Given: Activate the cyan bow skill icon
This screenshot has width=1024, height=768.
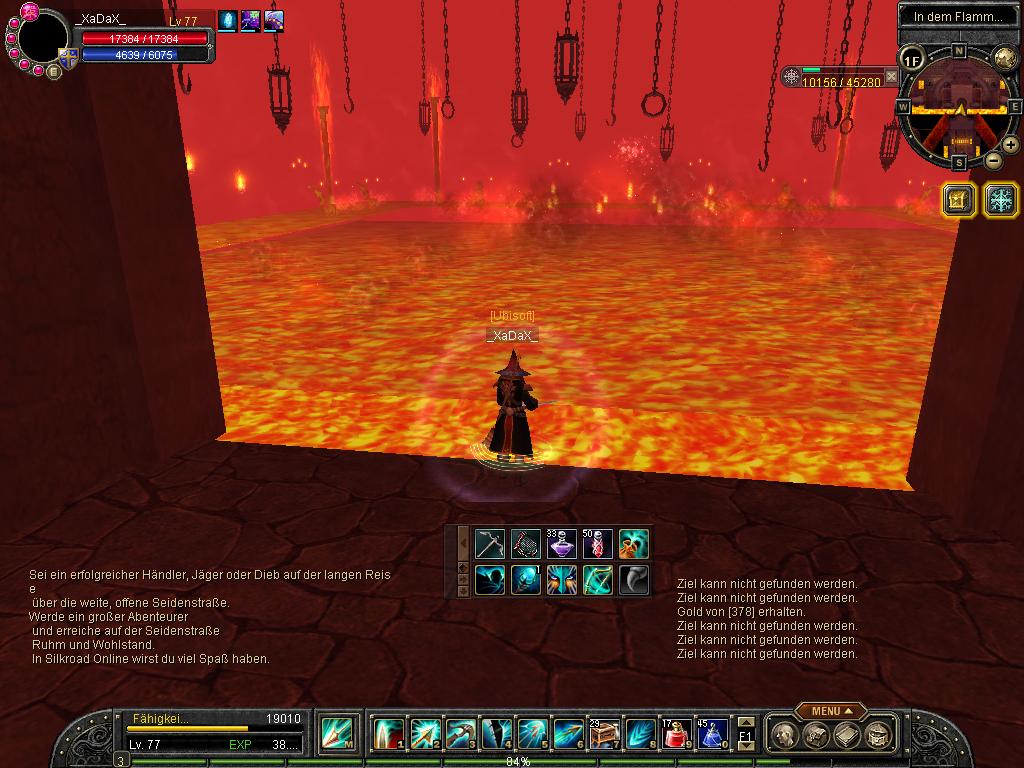Looking at the screenshot, I should tap(598, 580).
